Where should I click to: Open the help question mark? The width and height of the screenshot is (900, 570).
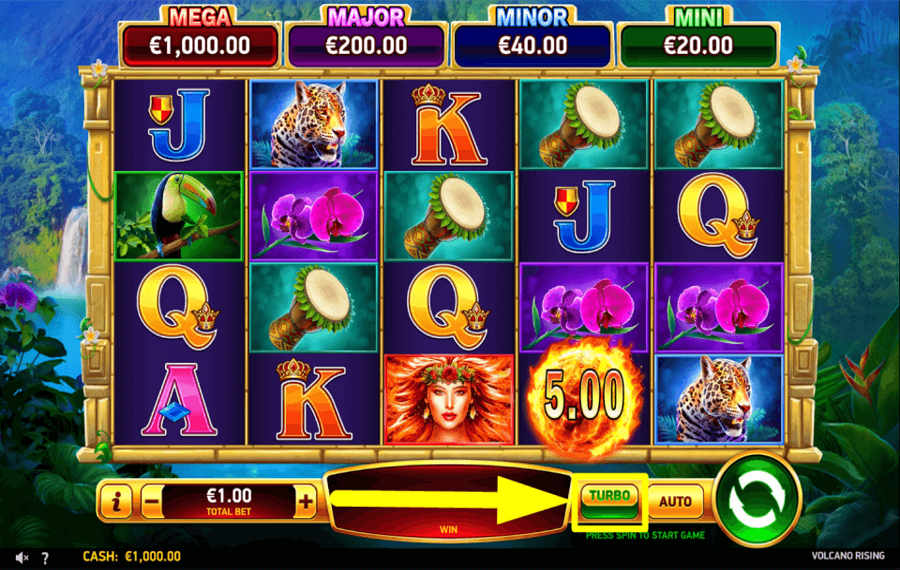pyautogui.click(x=44, y=557)
